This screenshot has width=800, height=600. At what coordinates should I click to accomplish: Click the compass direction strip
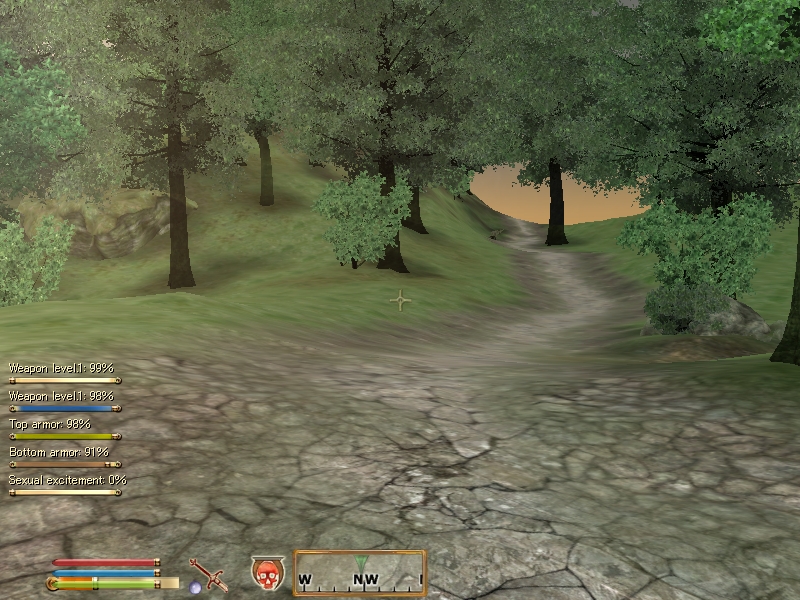click(360, 573)
